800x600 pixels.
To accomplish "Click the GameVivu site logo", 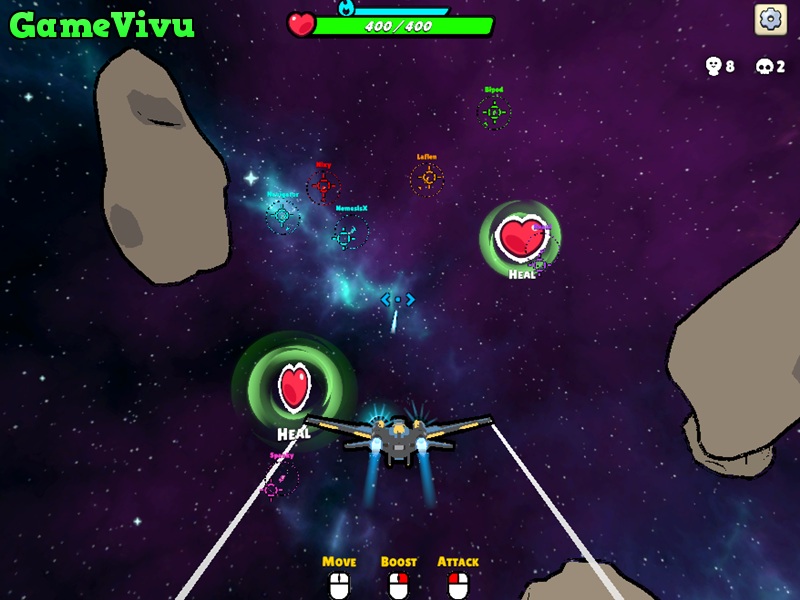I will 101,25.
